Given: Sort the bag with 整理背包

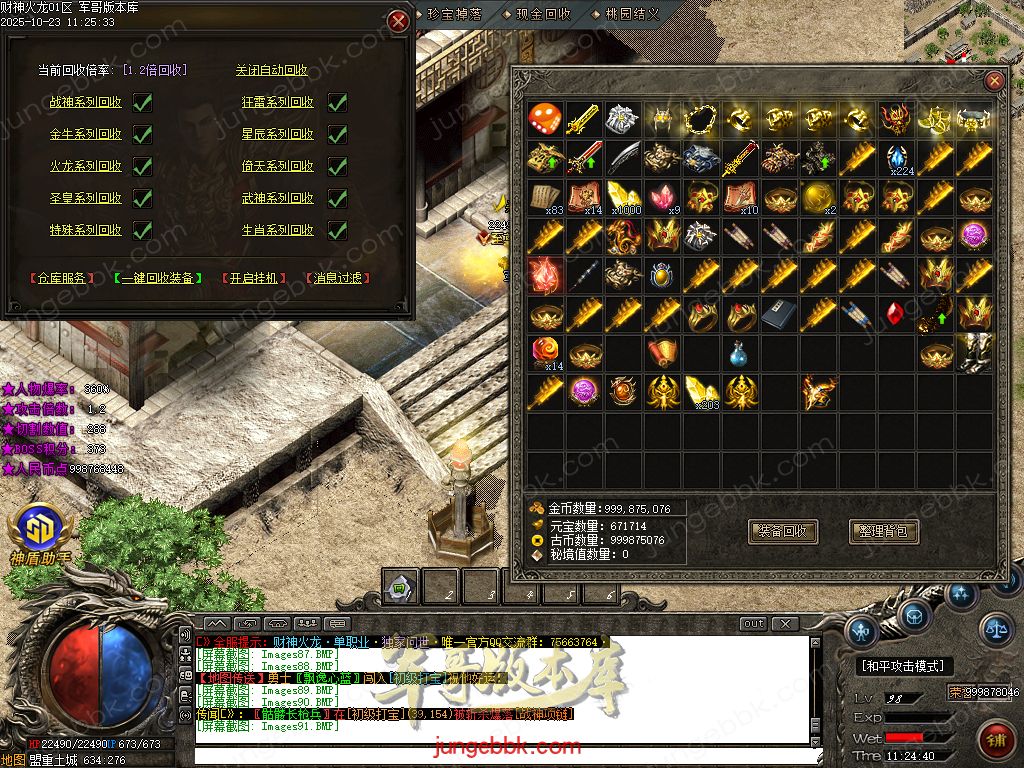Looking at the screenshot, I should [x=883, y=532].
